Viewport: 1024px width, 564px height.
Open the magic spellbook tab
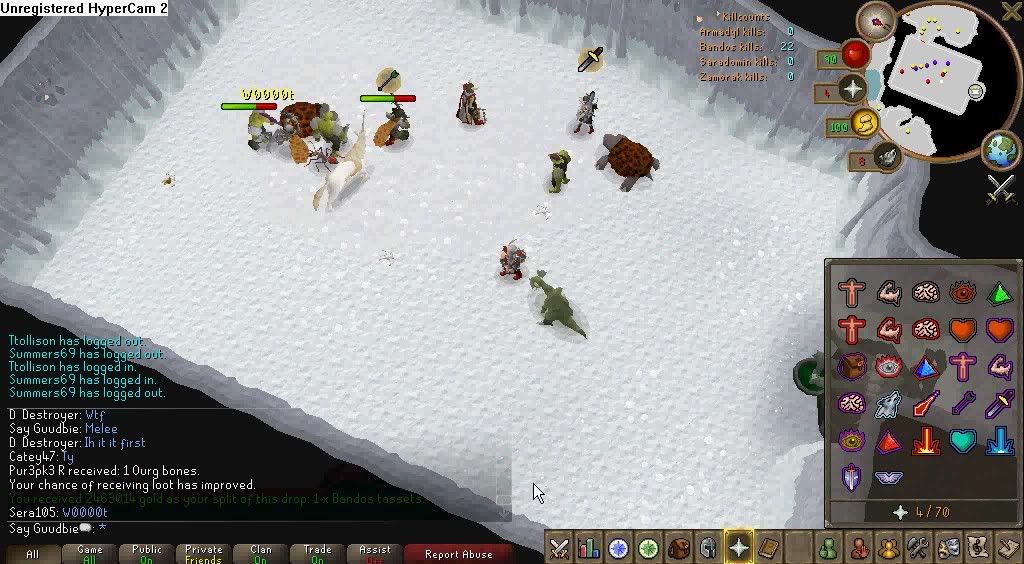pos(768,548)
